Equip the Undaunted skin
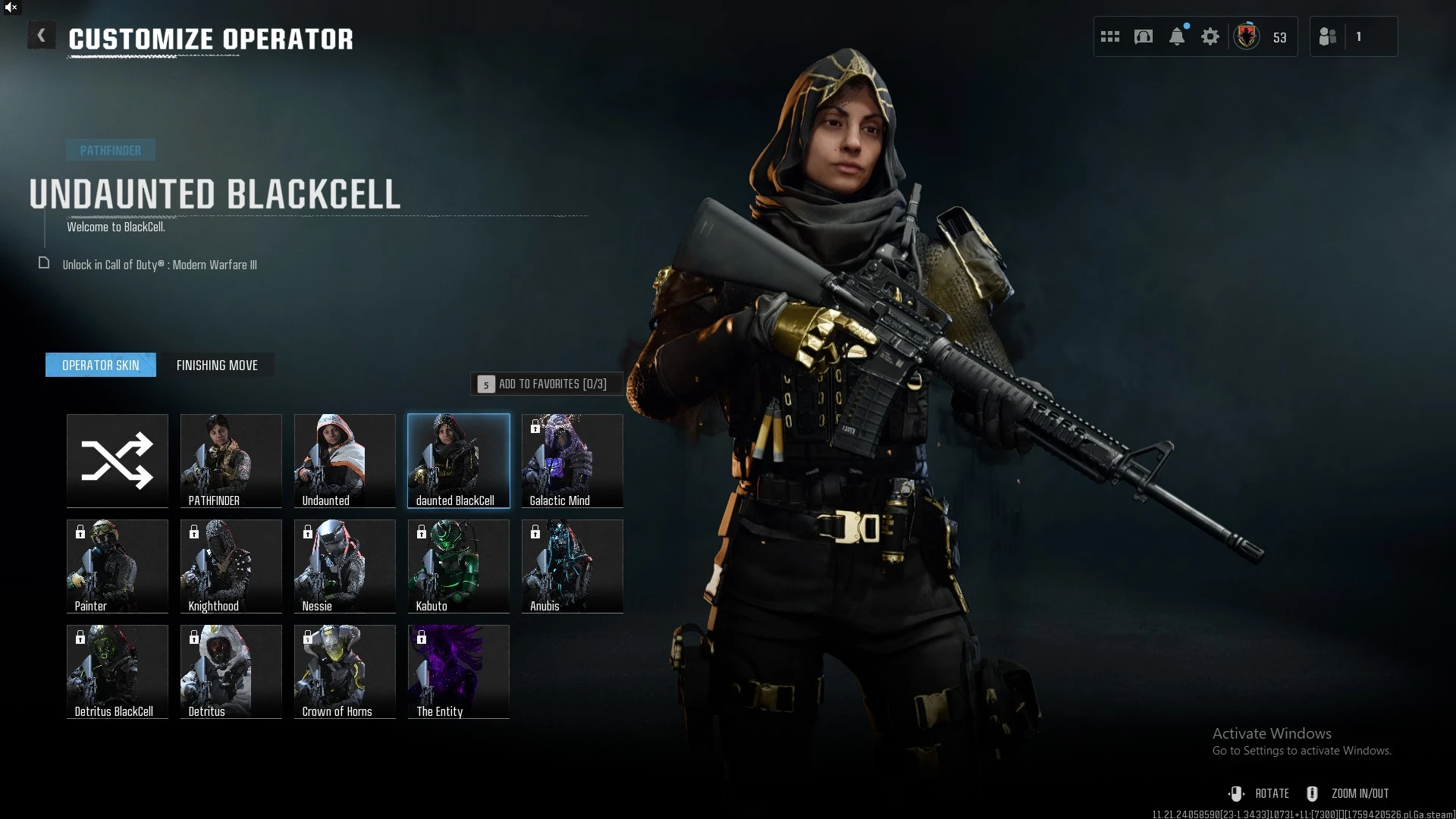 [345, 460]
